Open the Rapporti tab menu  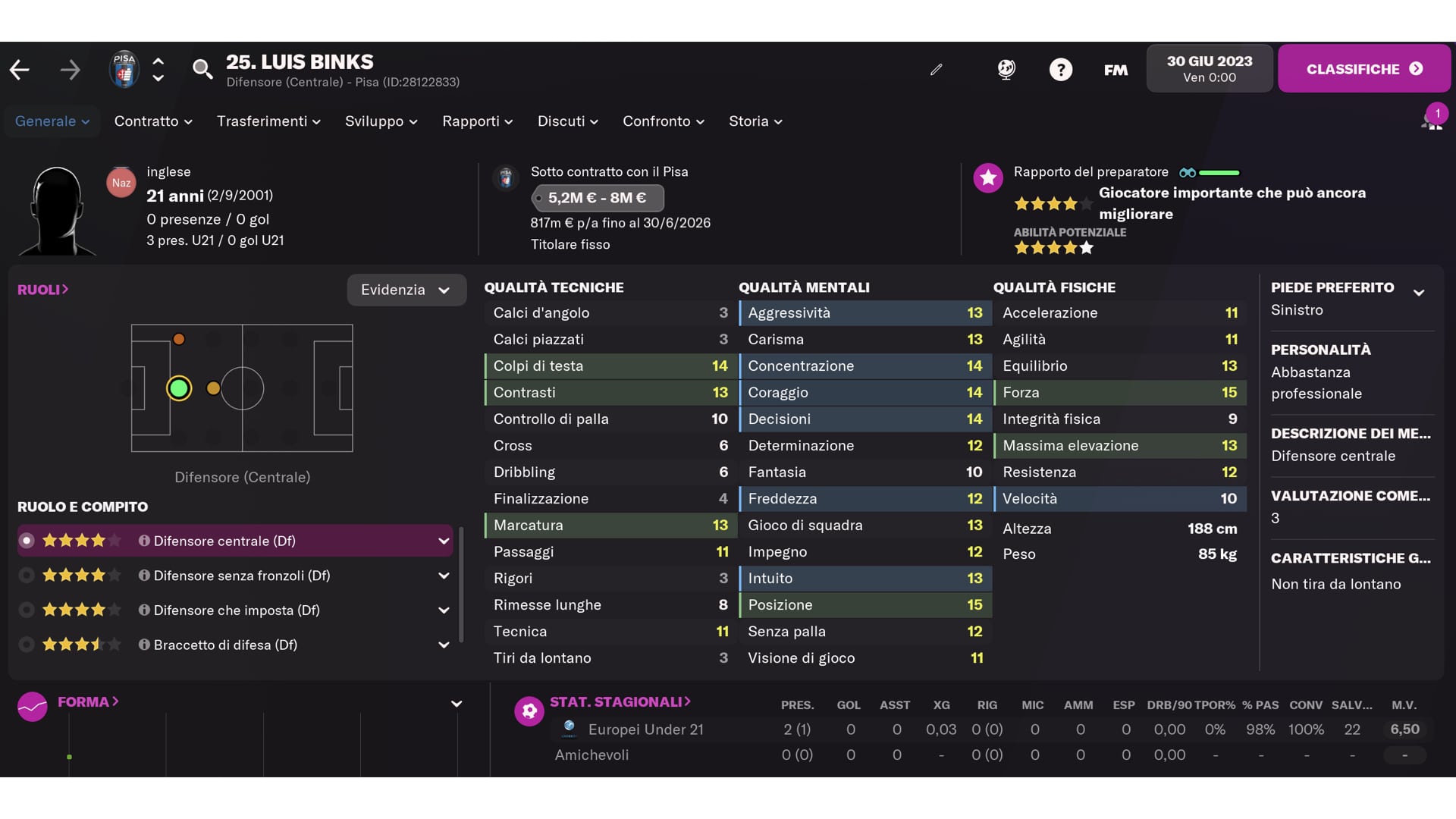click(x=477, y=121)
